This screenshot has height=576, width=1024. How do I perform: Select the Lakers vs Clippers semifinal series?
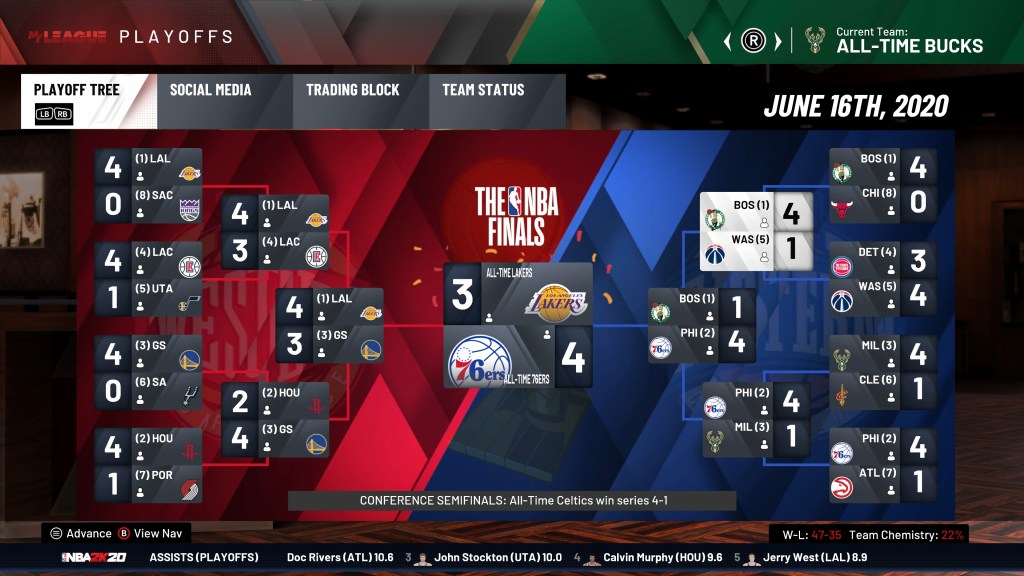(x=275, y=231)
